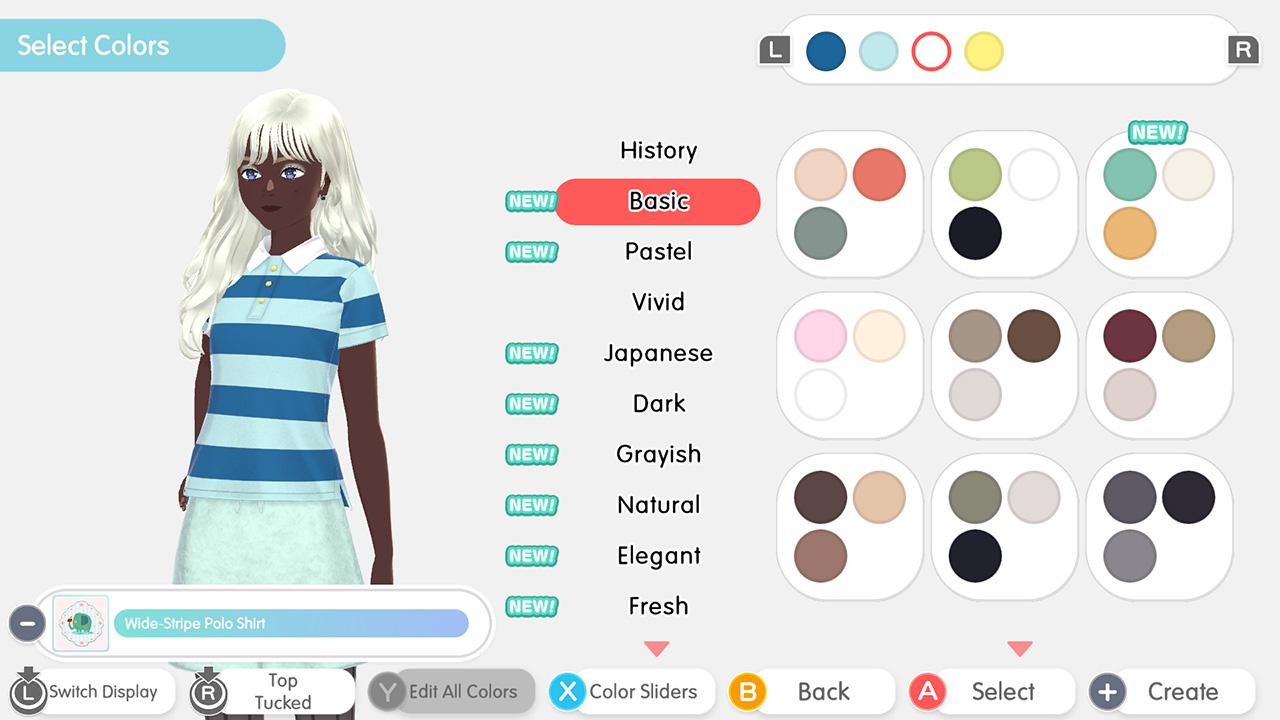Select the Dark category

[x=658, y=403]
